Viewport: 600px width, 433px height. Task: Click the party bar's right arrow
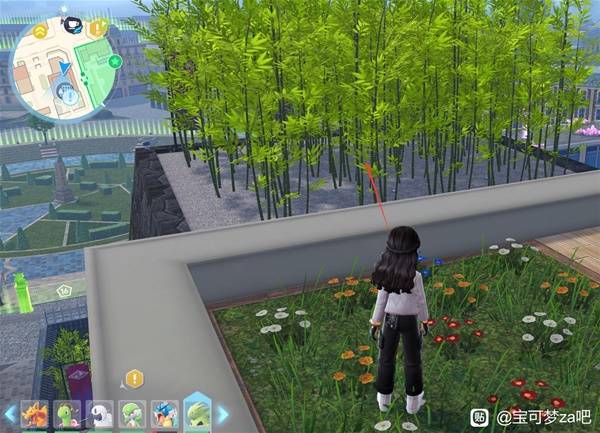click(x=223, y=413)
